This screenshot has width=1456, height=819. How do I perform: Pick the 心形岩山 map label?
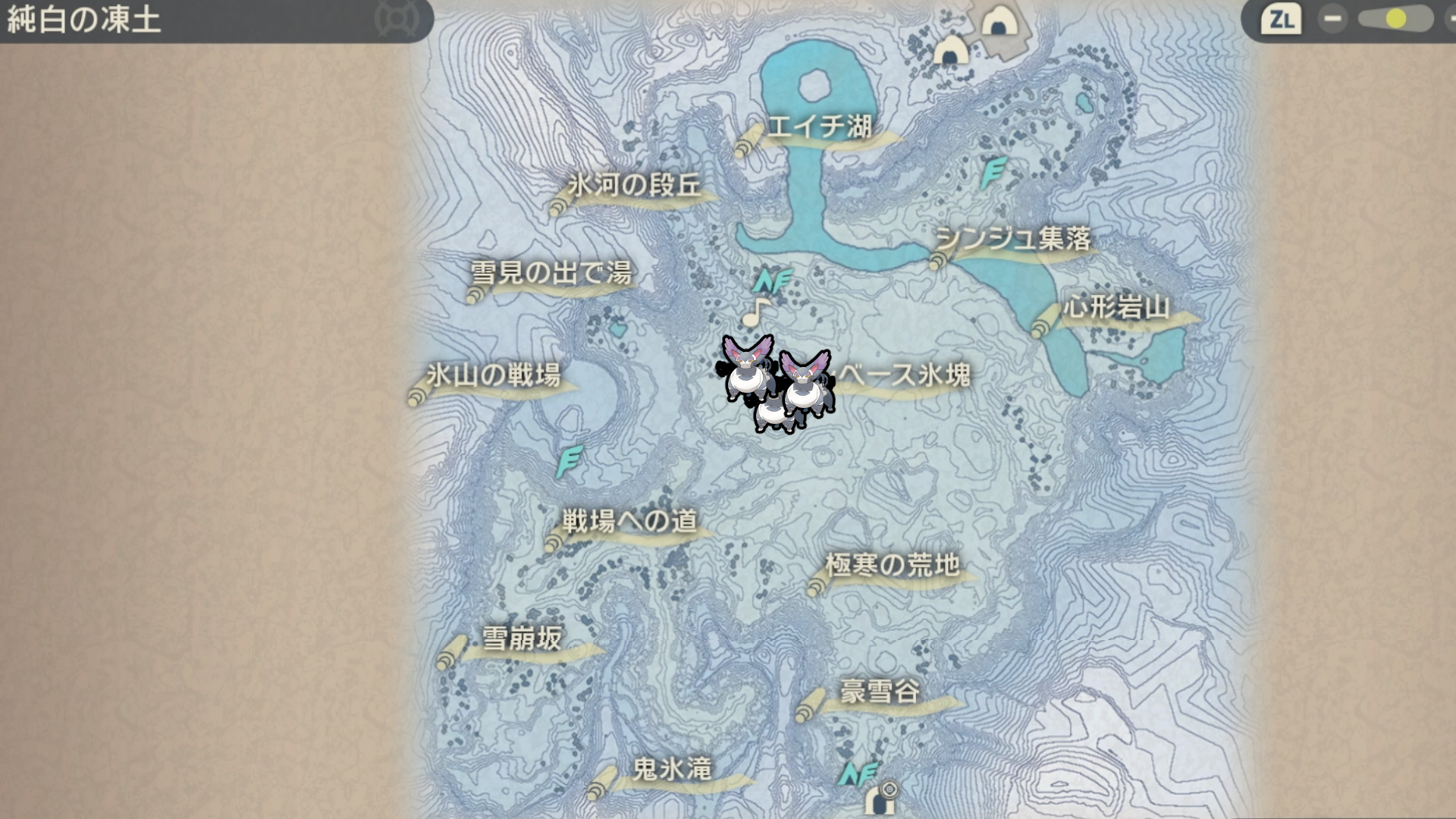coord(1116,308)
